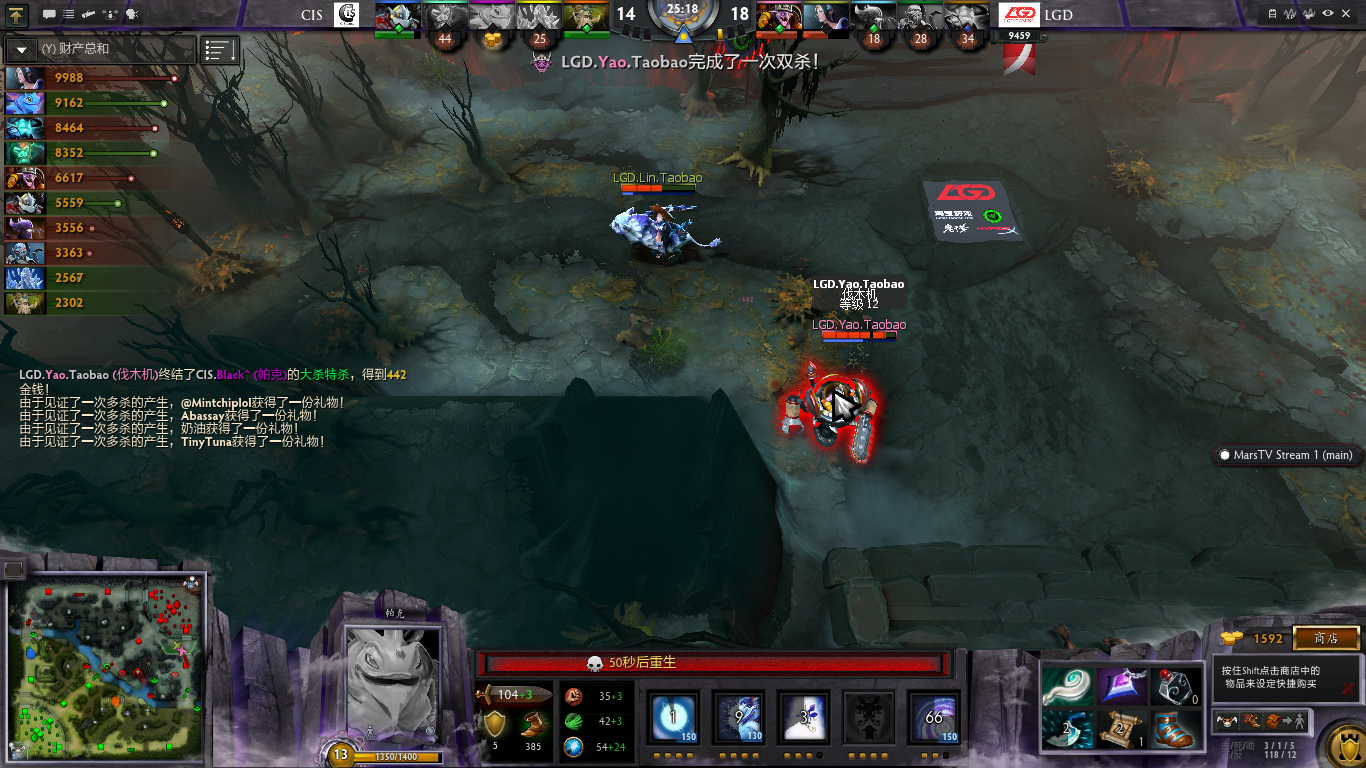Screen dimensions: 1366x768
Task: Click the top-left dashboard arrow button
Action: point(17,14)
